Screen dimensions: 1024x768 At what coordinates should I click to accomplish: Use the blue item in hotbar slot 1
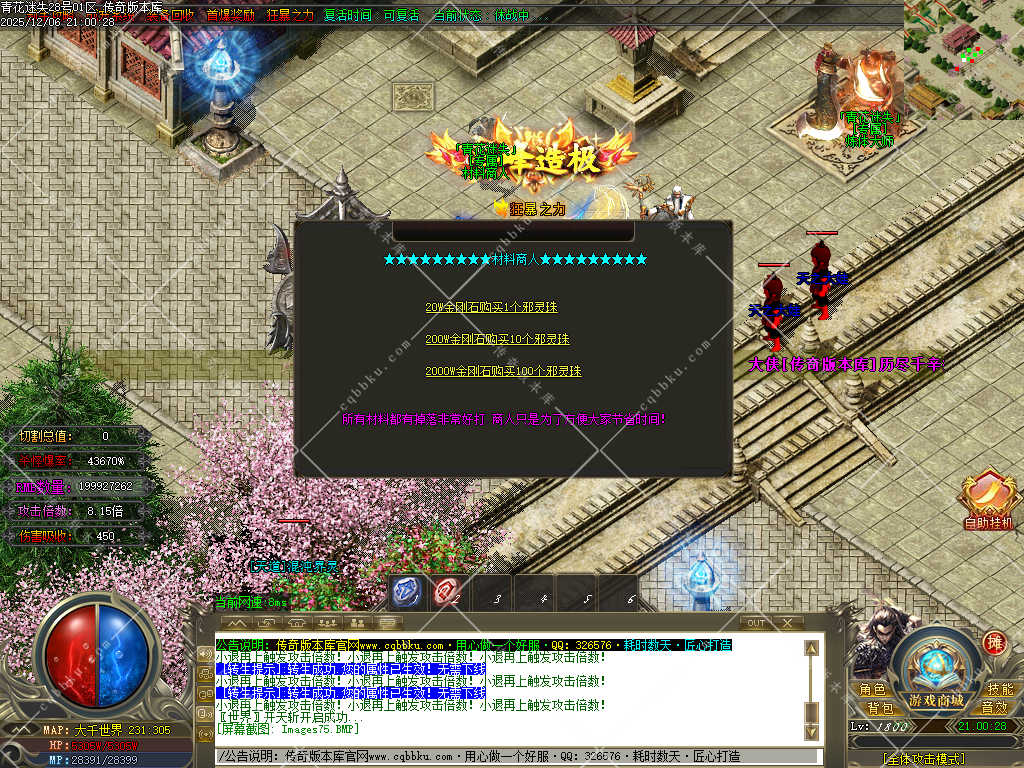coord(408,592)
